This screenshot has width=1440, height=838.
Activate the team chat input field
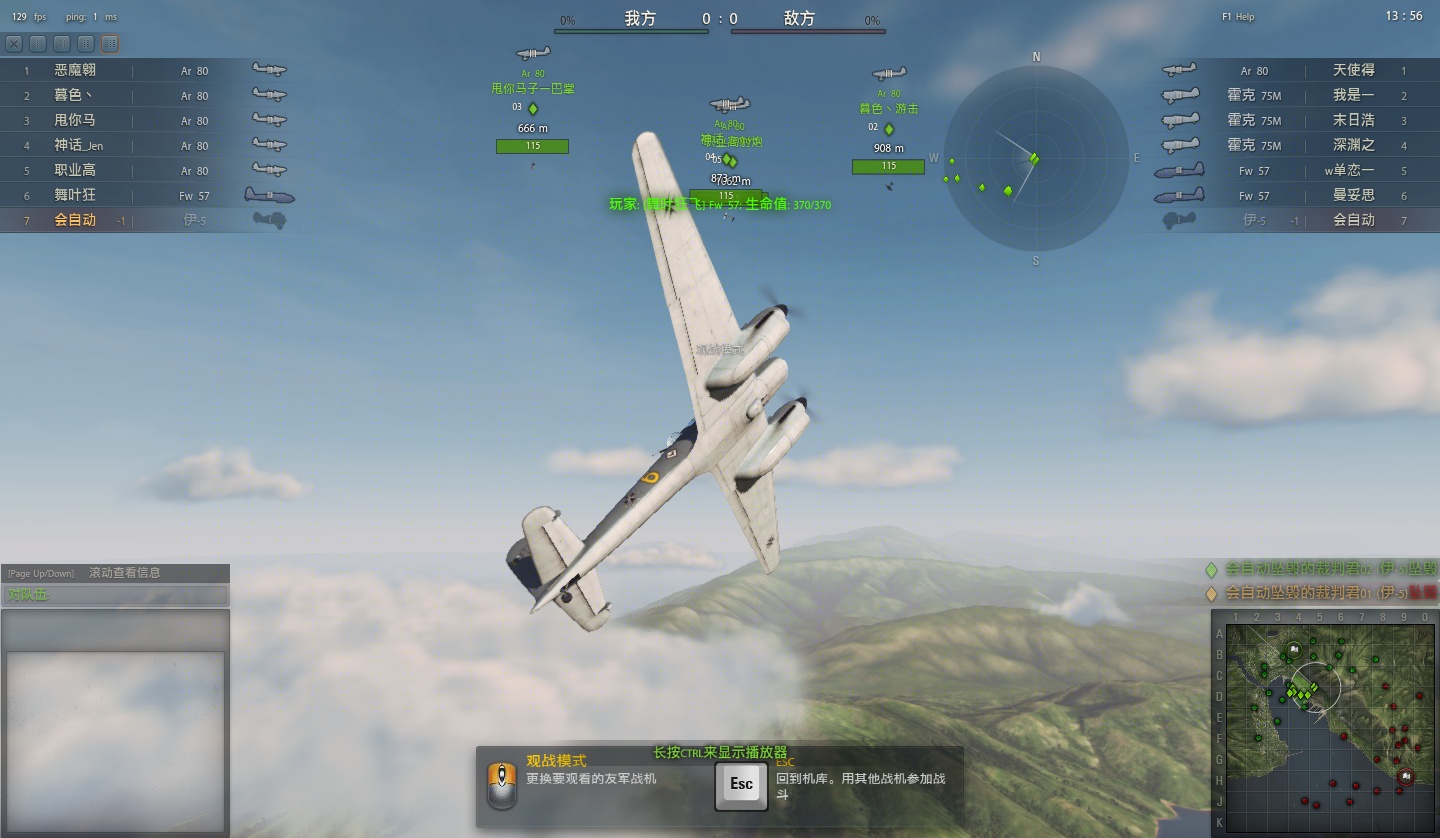pyautogui.click(x=115, y=595)
